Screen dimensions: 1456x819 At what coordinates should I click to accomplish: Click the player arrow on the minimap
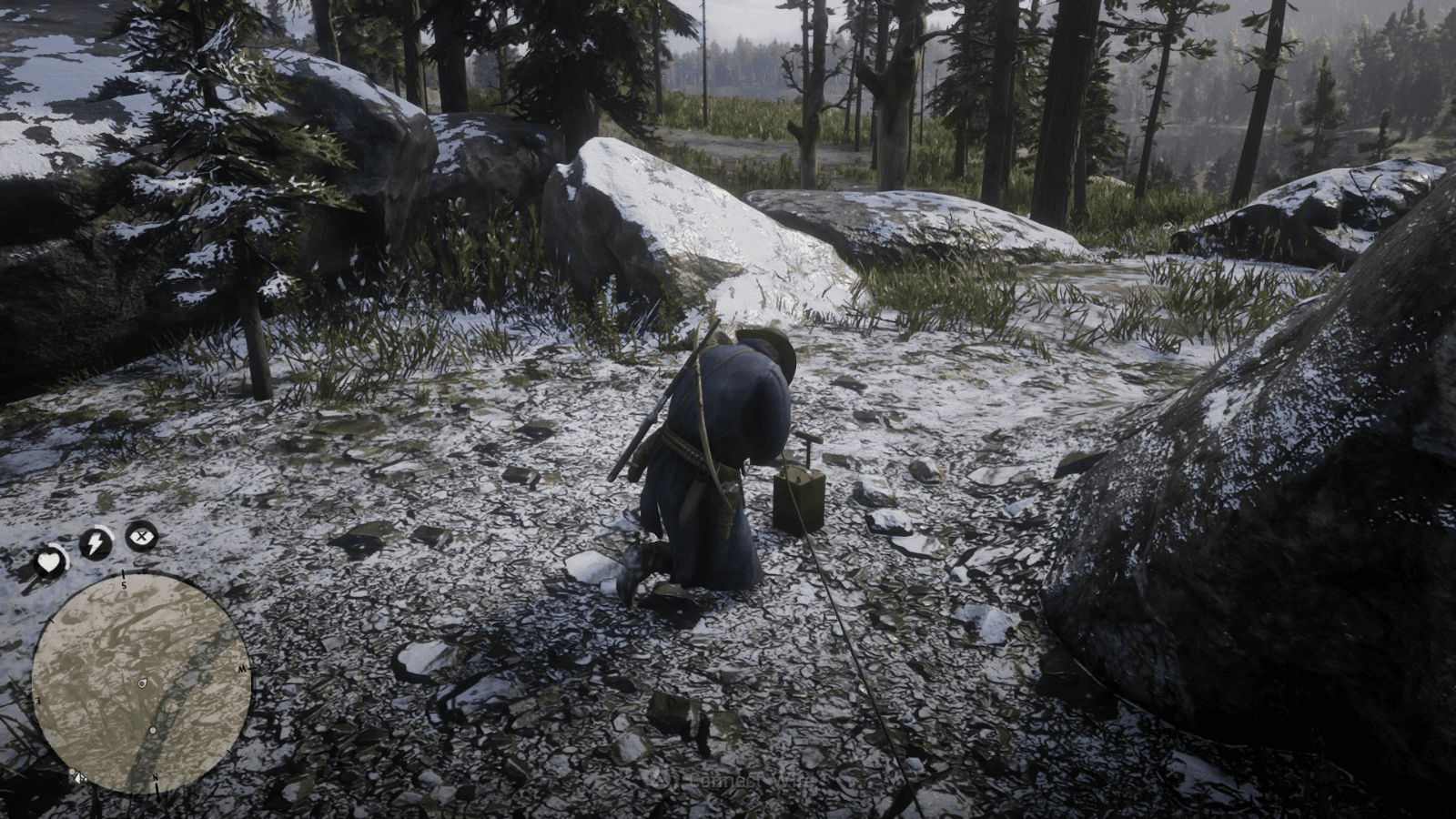coord(143,682)
